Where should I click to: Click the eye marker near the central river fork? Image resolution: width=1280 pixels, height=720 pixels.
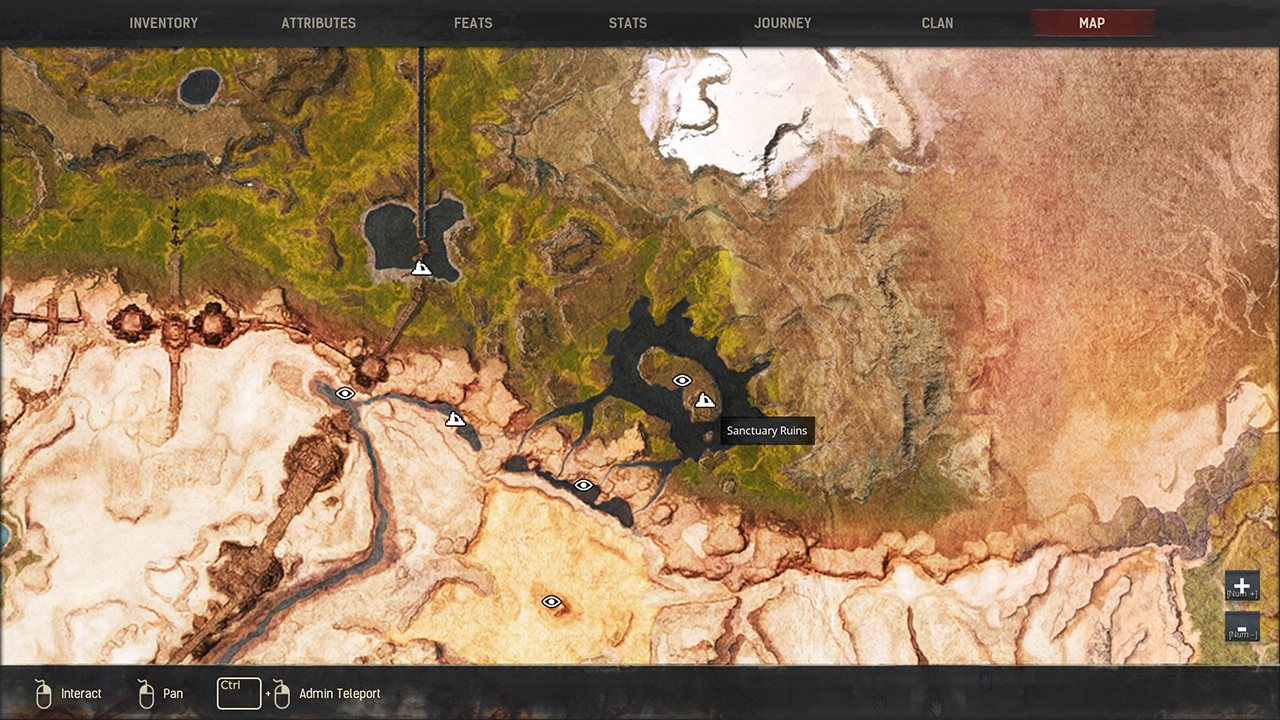click(x=583, y=484)
